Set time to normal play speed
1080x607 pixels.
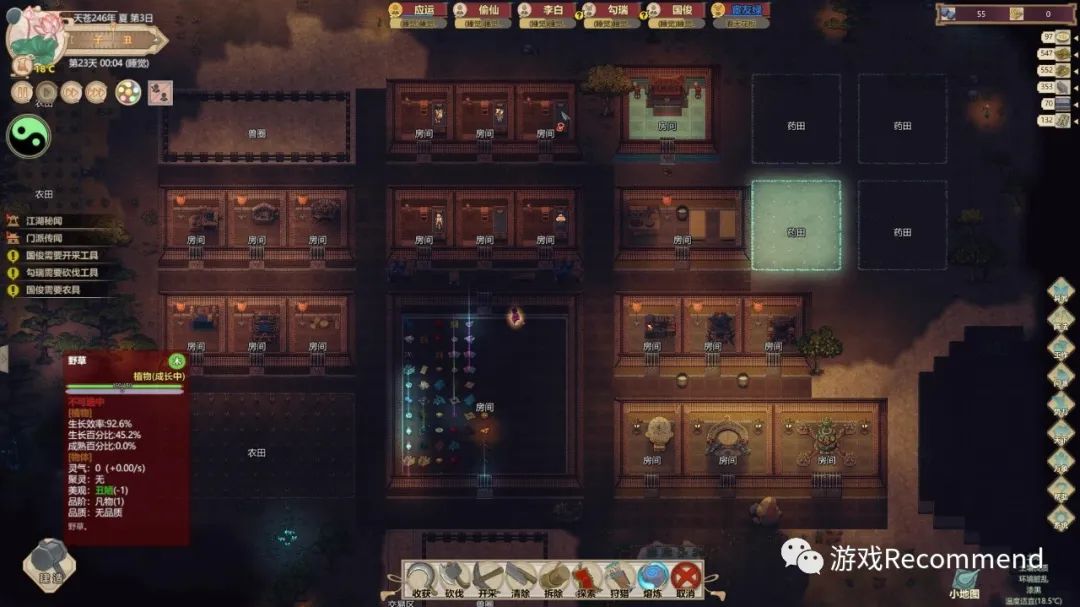[x=46, y=93]
